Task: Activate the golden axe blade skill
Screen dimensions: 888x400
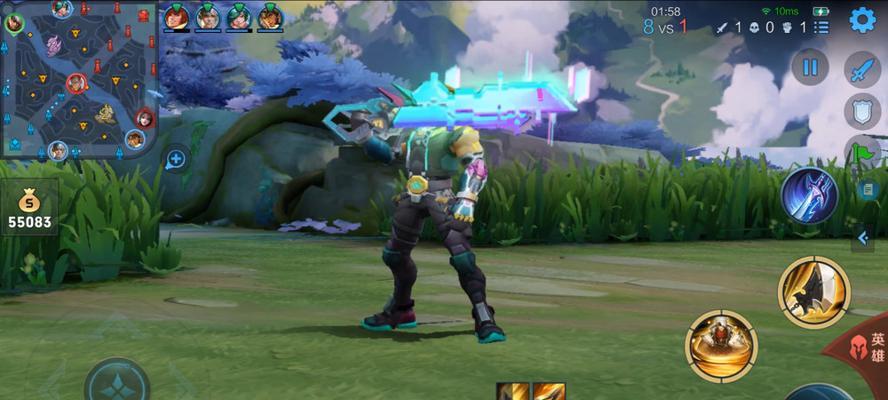Action: 813,291
